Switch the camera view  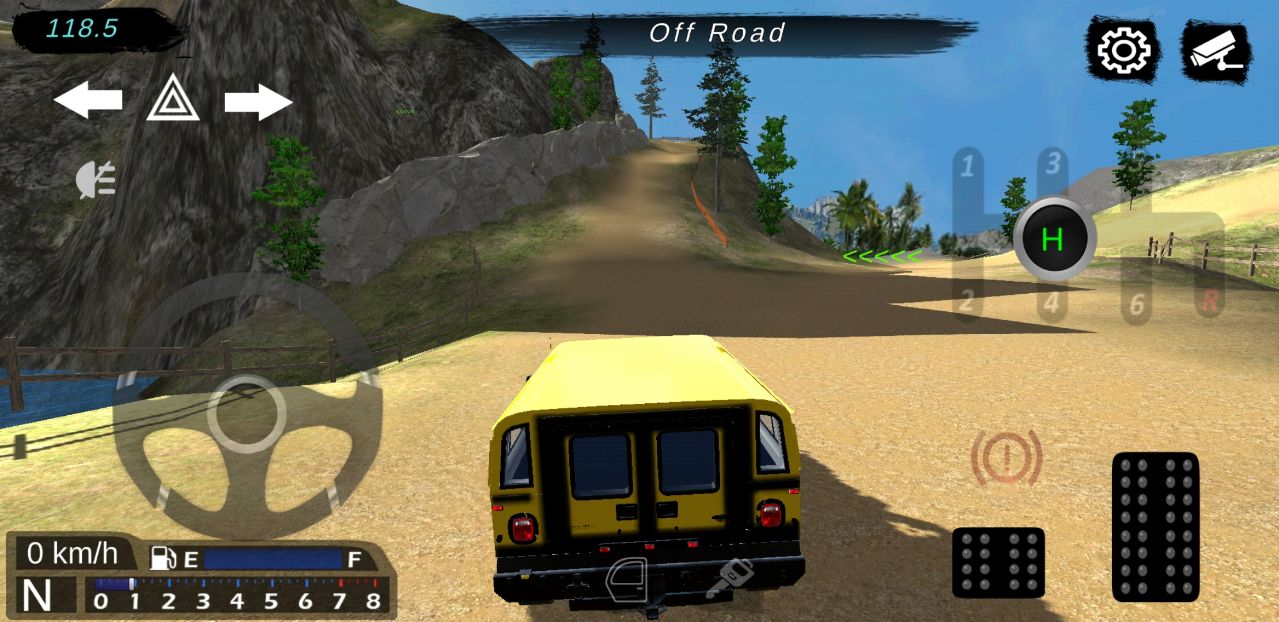click(x=1214, y=50)
